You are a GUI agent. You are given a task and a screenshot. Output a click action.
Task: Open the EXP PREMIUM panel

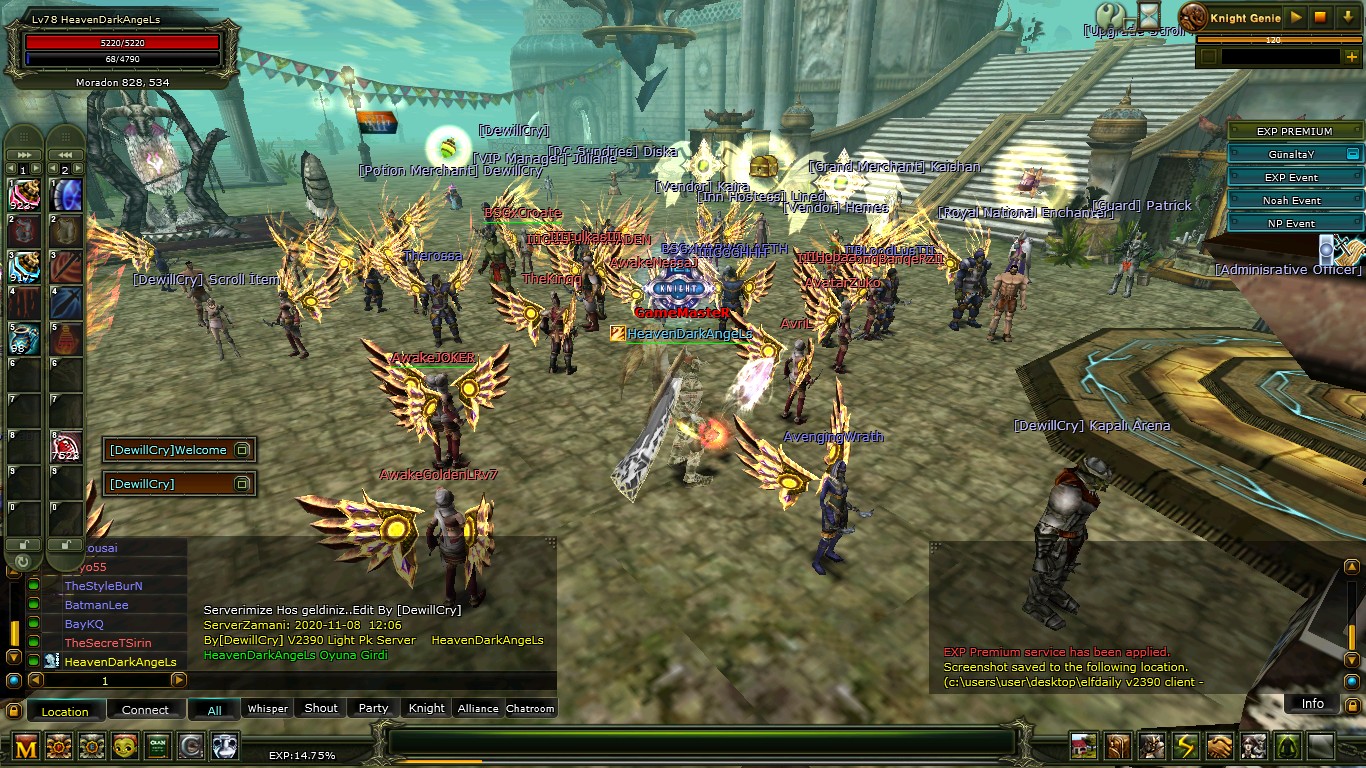coord(1294,131)
